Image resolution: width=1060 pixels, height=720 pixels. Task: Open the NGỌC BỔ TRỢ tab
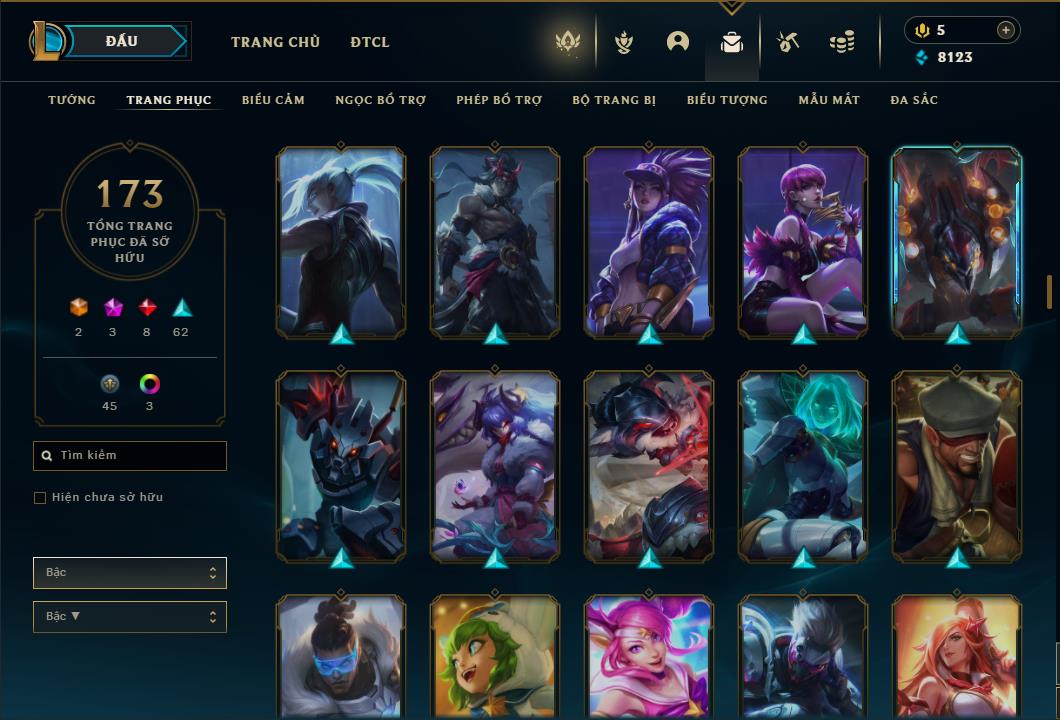(x=380, y=100)
